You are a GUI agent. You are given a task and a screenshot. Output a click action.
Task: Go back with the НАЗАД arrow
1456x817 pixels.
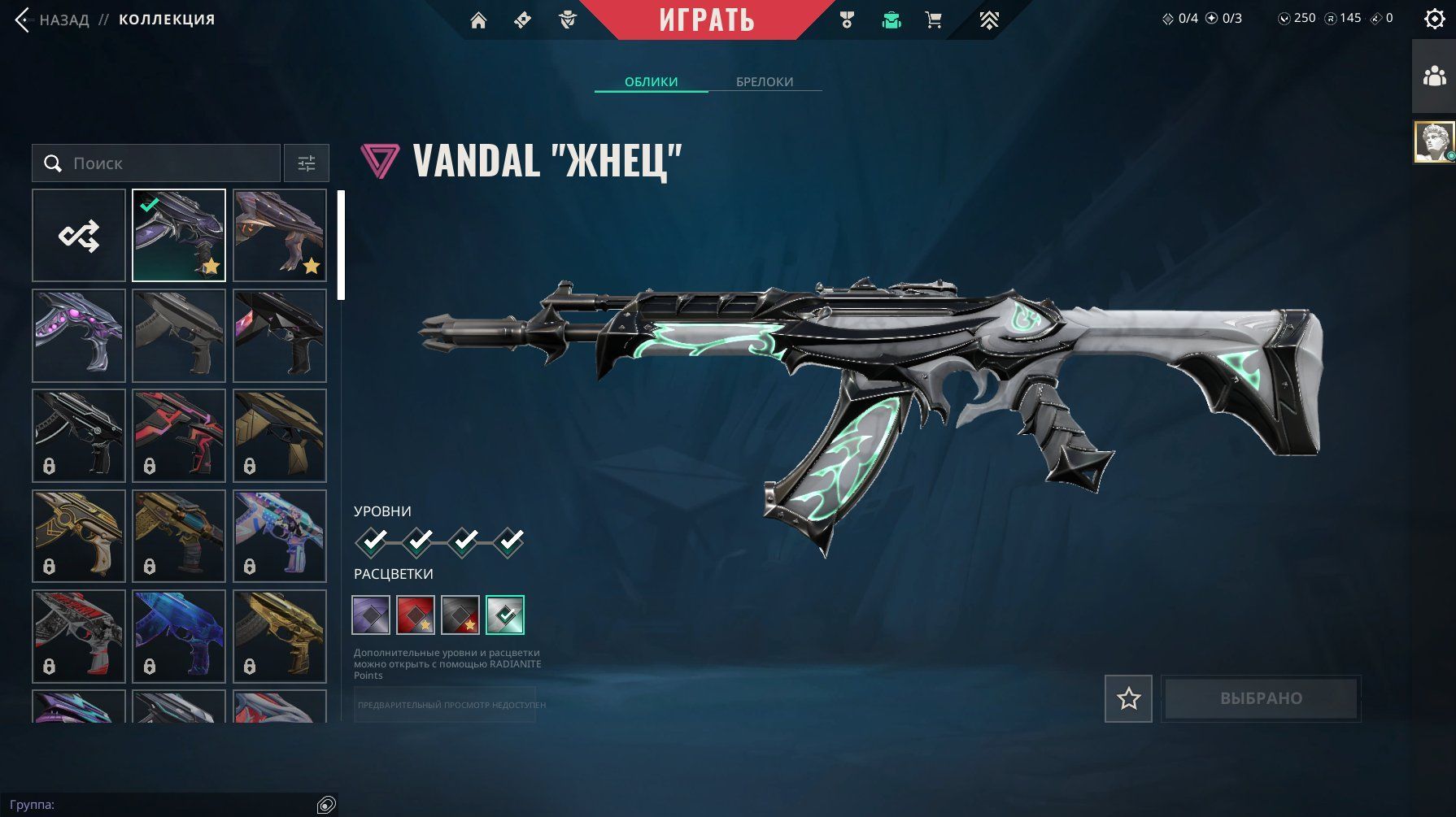pos(23,20)
